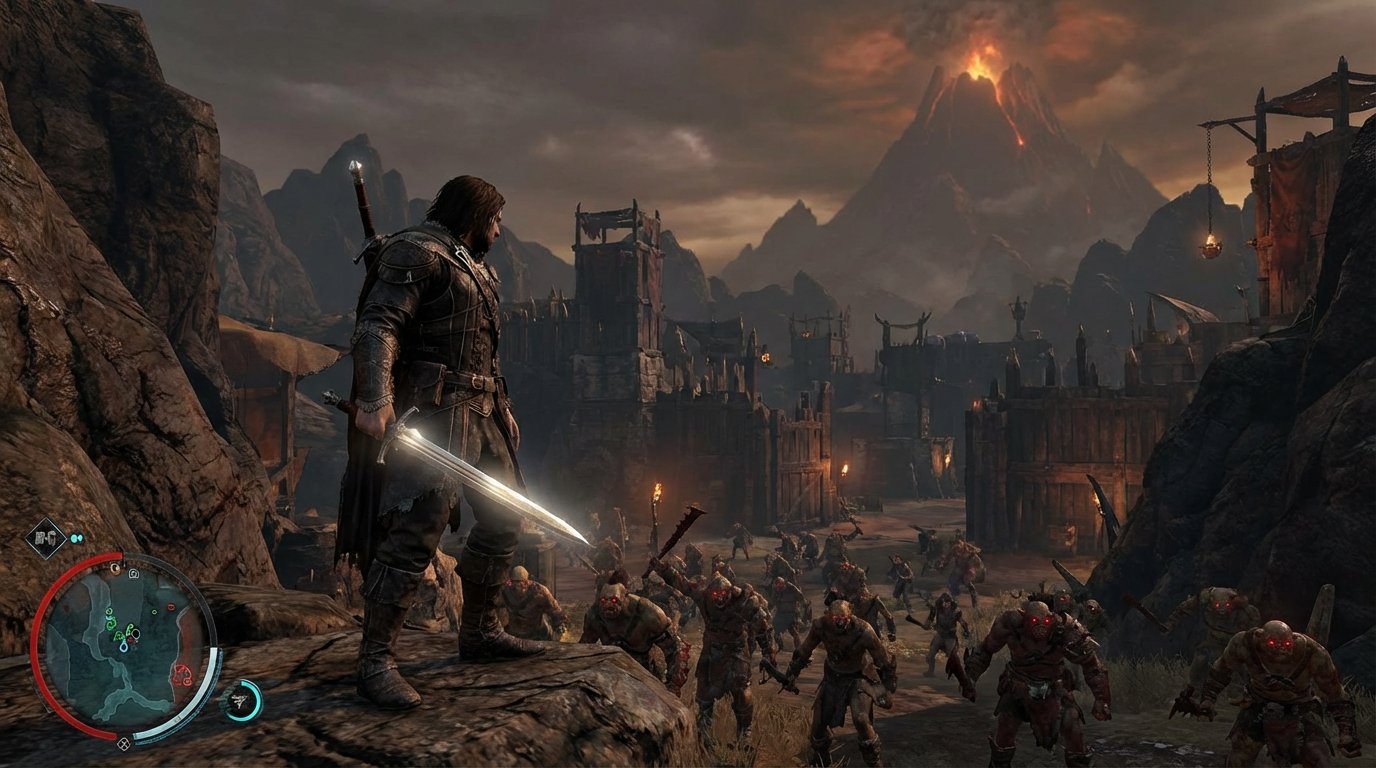Click the red stronghold marker on the minimap
1376x768 pixels.
click(181, 673)
